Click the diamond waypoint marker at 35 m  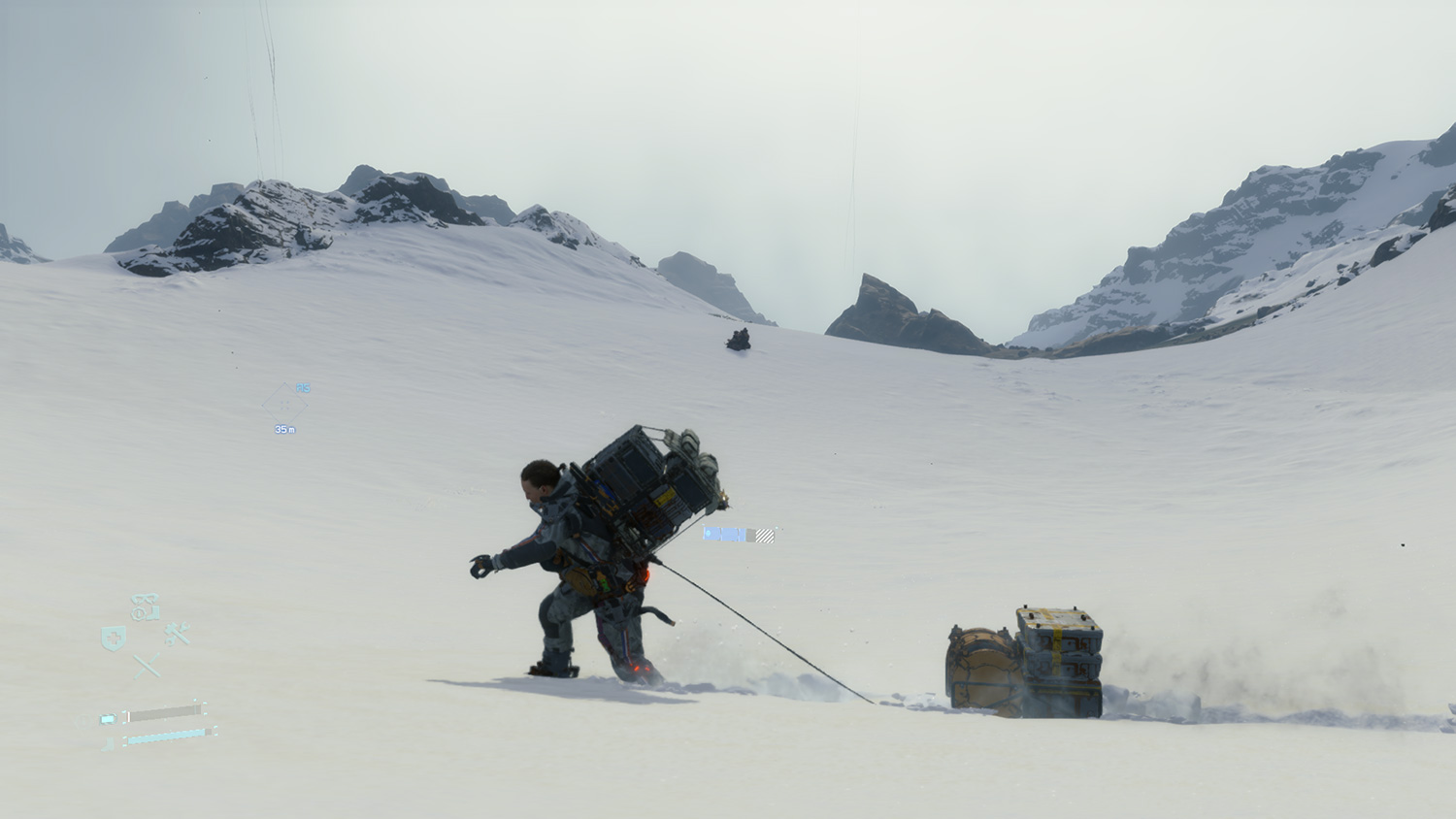[x=284, y=403]
